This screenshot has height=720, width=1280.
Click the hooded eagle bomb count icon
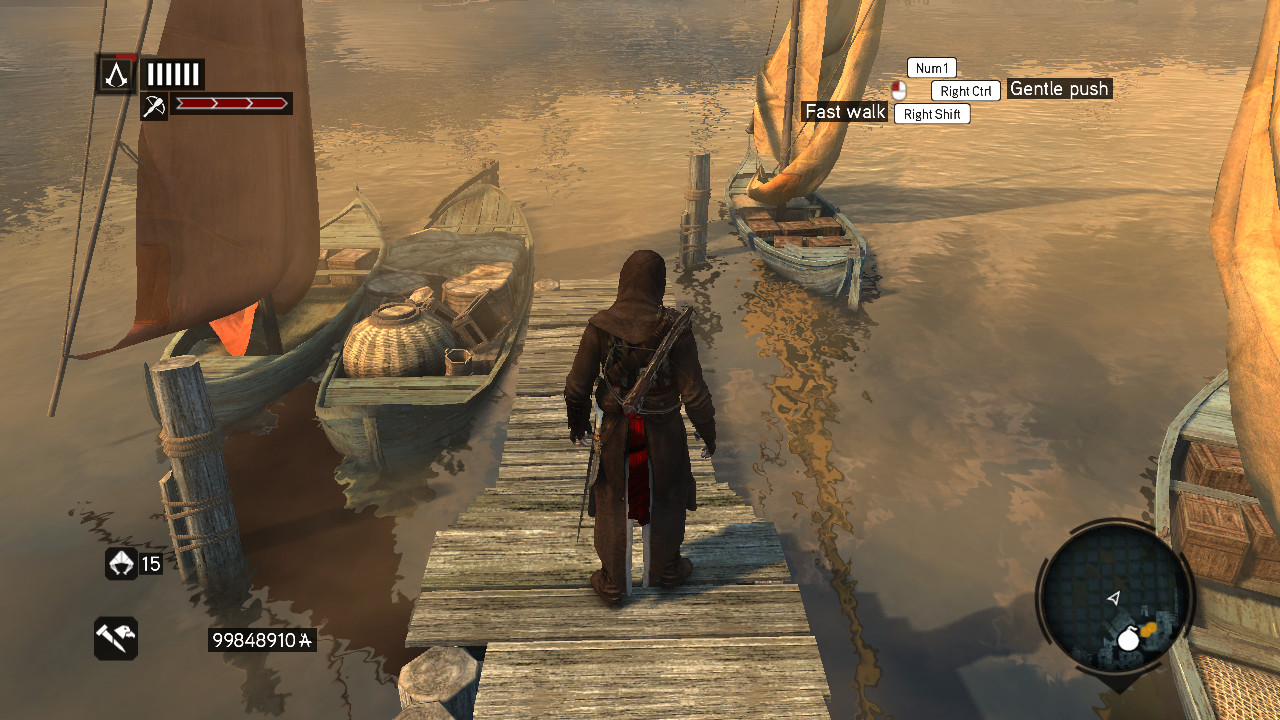tap(122, 564)
